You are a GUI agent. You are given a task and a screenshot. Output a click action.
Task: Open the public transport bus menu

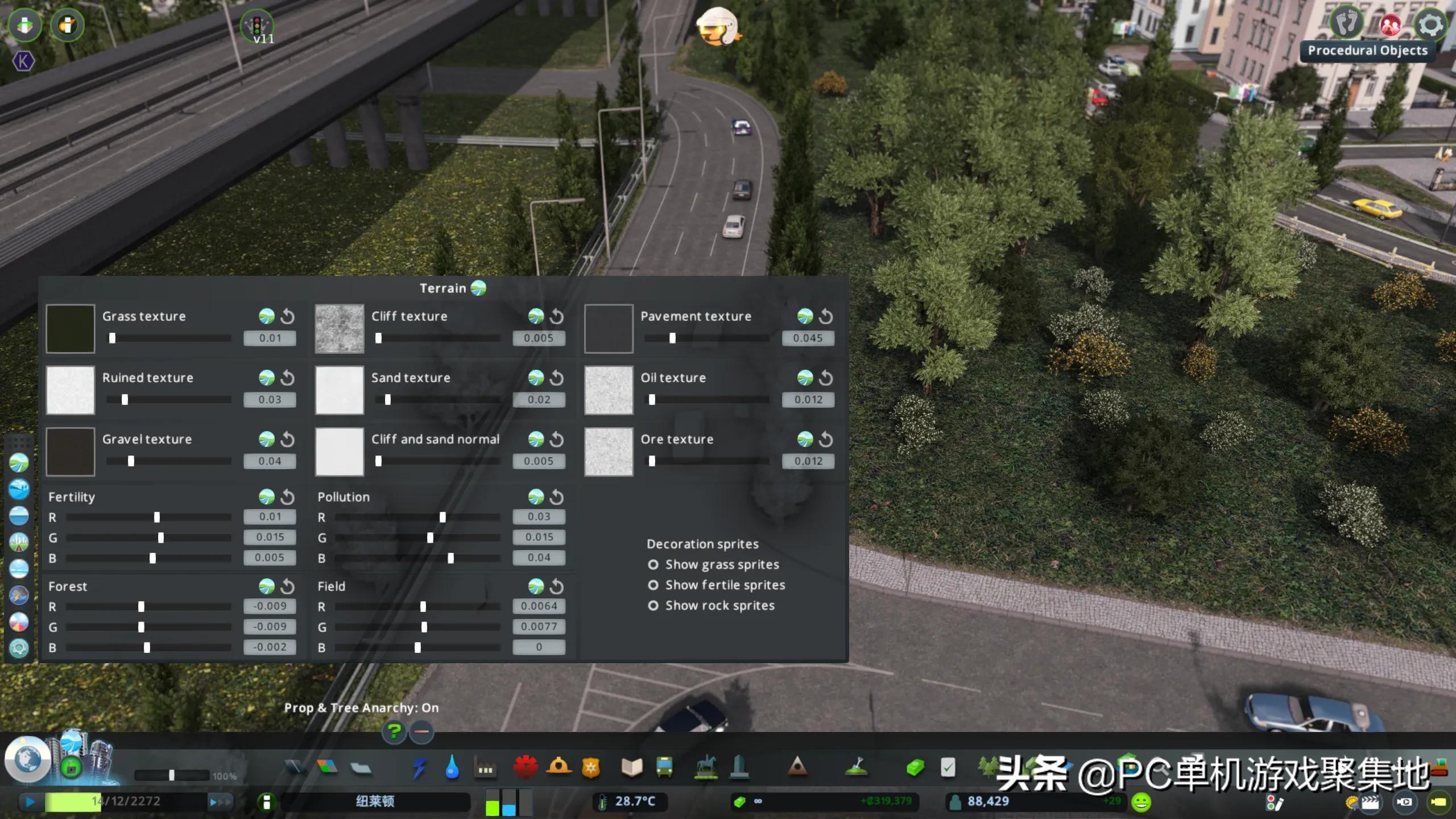(664, 768)
